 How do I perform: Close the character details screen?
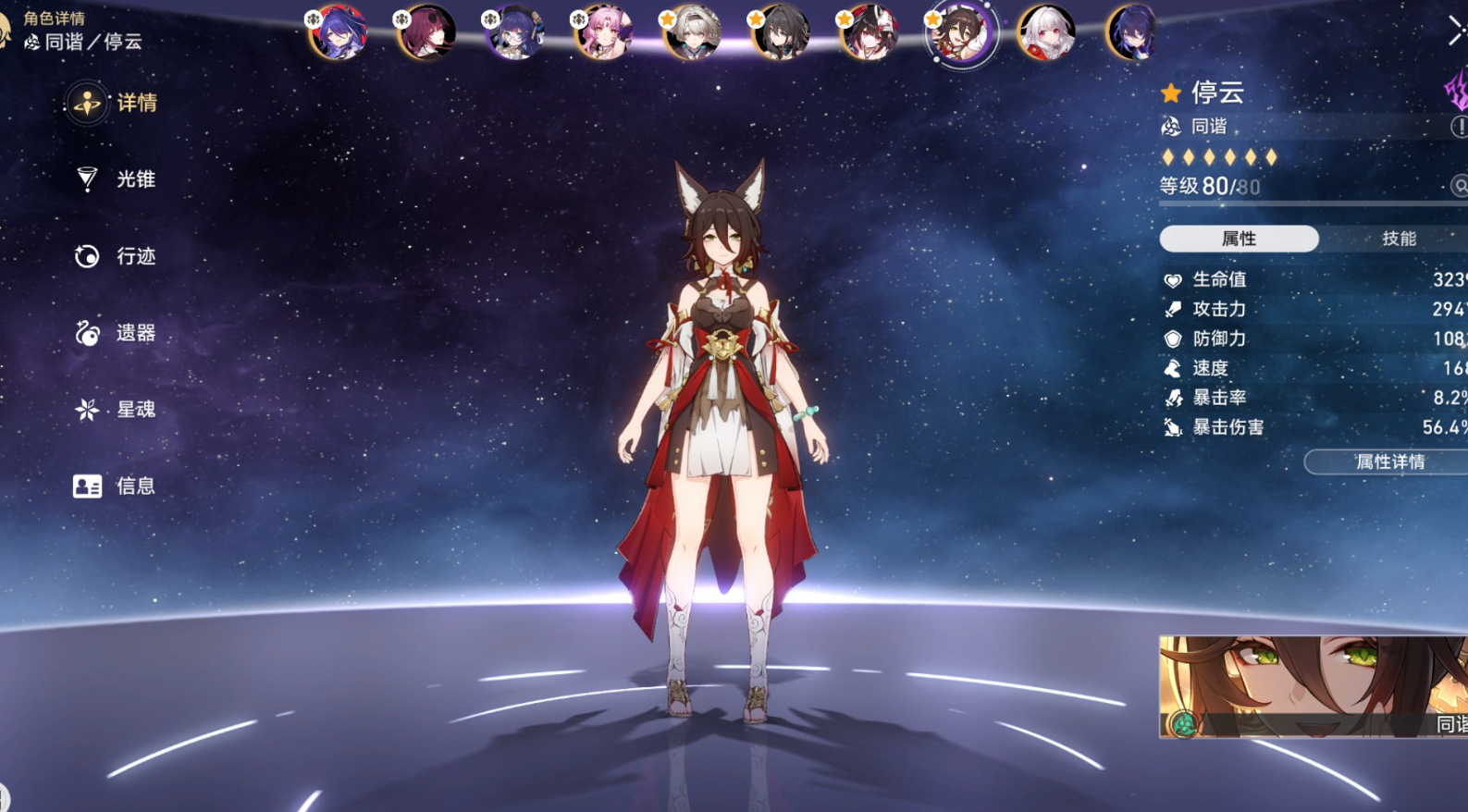click(x=1456, y=31)
